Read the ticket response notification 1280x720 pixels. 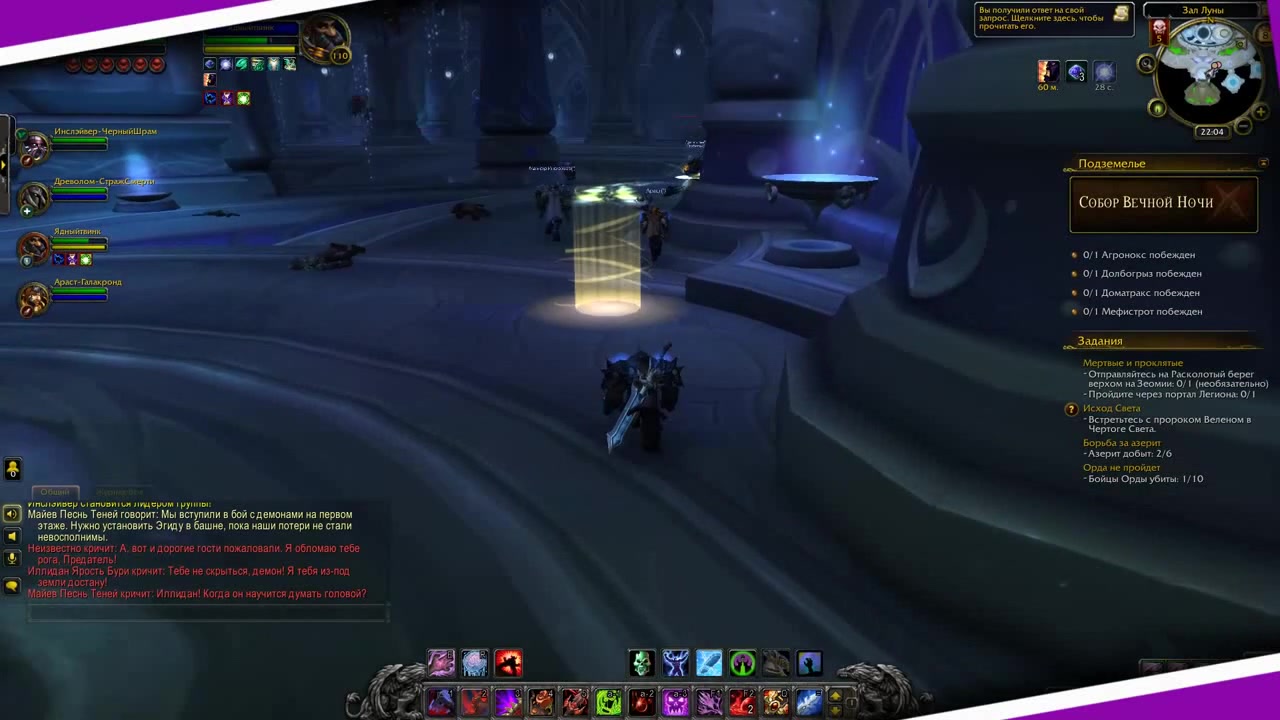[x=1053, y=18]
